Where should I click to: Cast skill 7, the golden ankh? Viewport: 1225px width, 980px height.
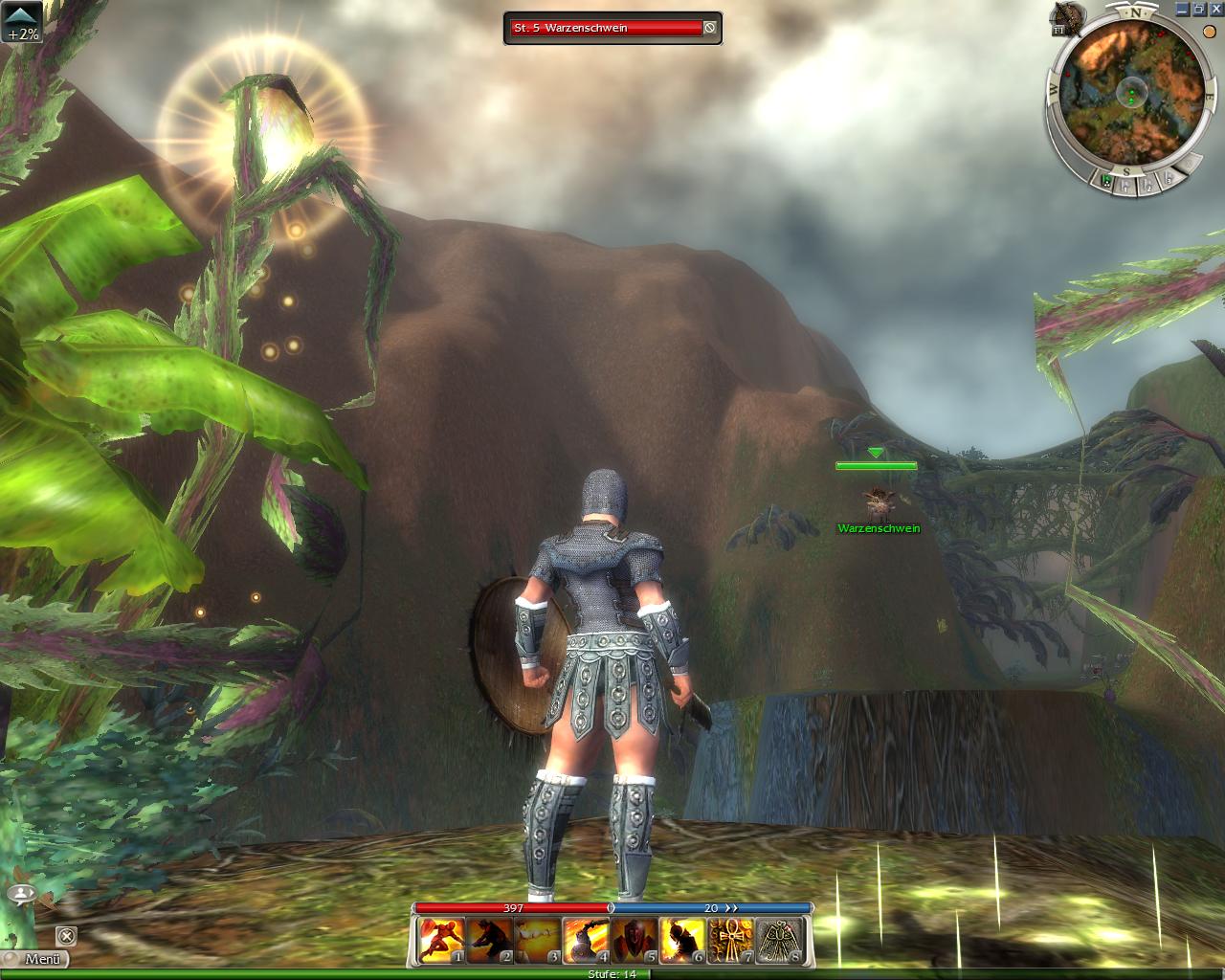tap(730, 940)
